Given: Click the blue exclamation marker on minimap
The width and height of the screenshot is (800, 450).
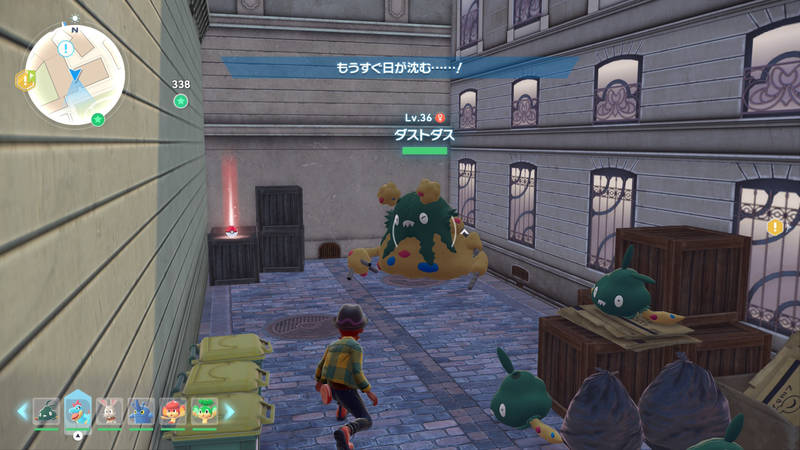Looking at the screenshot, I should point(66,47).
